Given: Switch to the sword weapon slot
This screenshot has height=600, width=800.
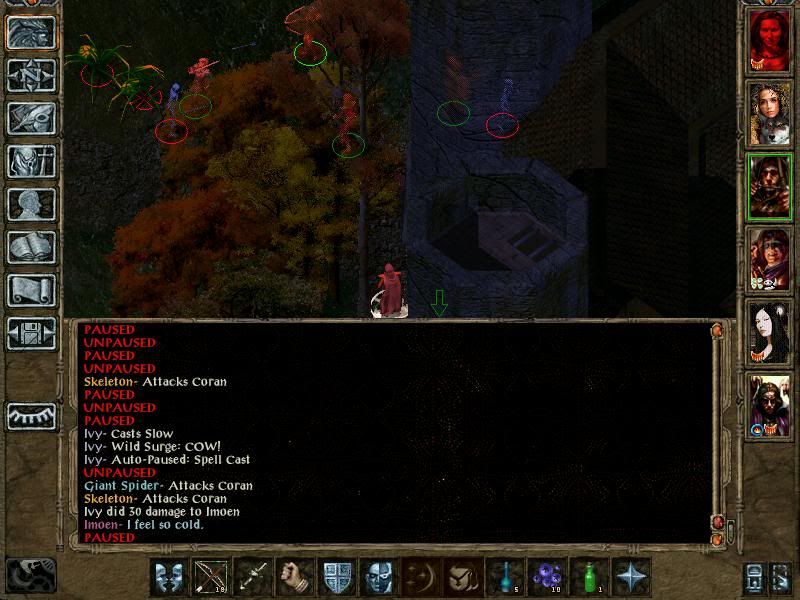Looking at the screenshot, I should coord(253,578).
